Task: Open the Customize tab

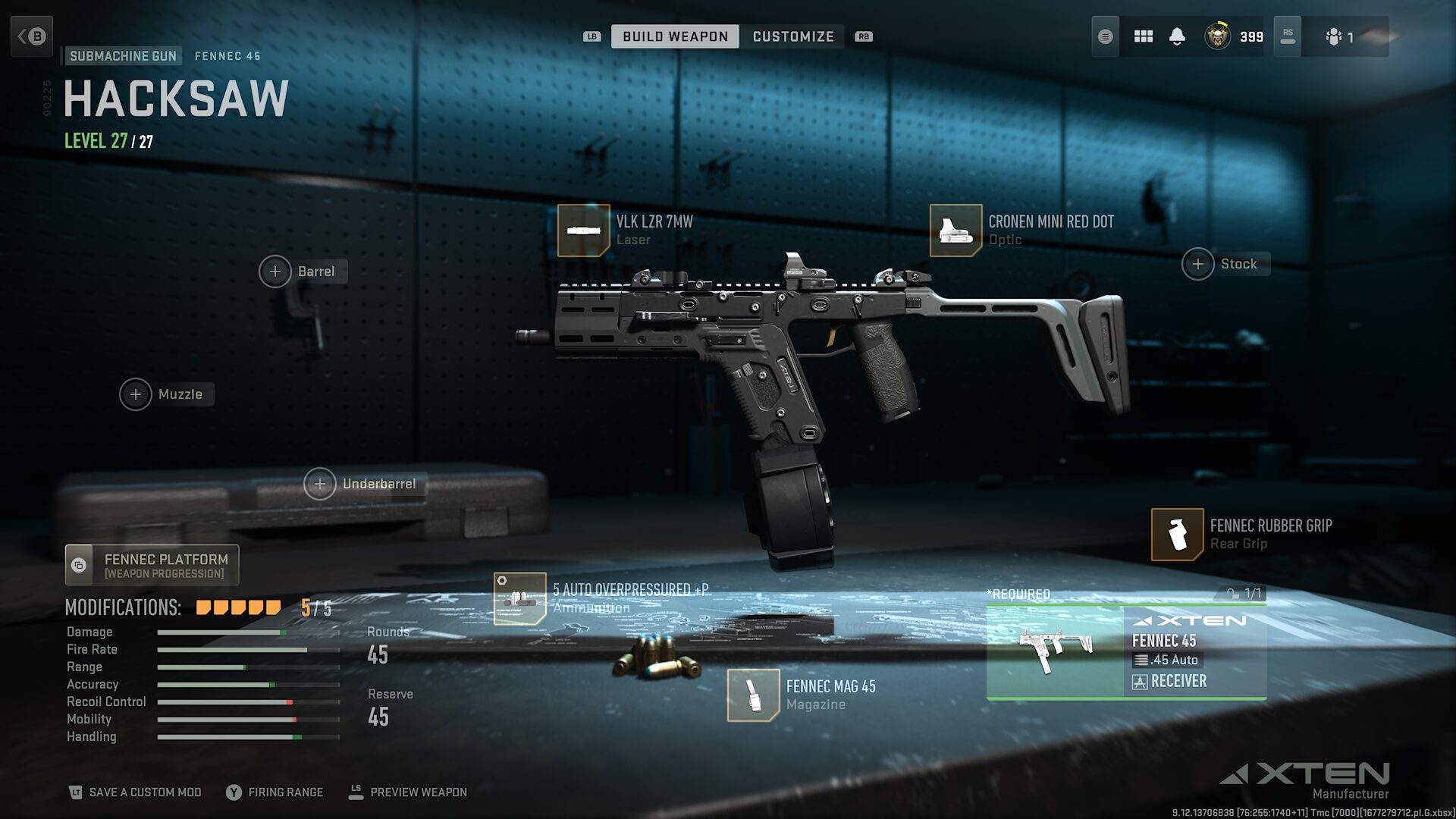Action: [792, 36]
